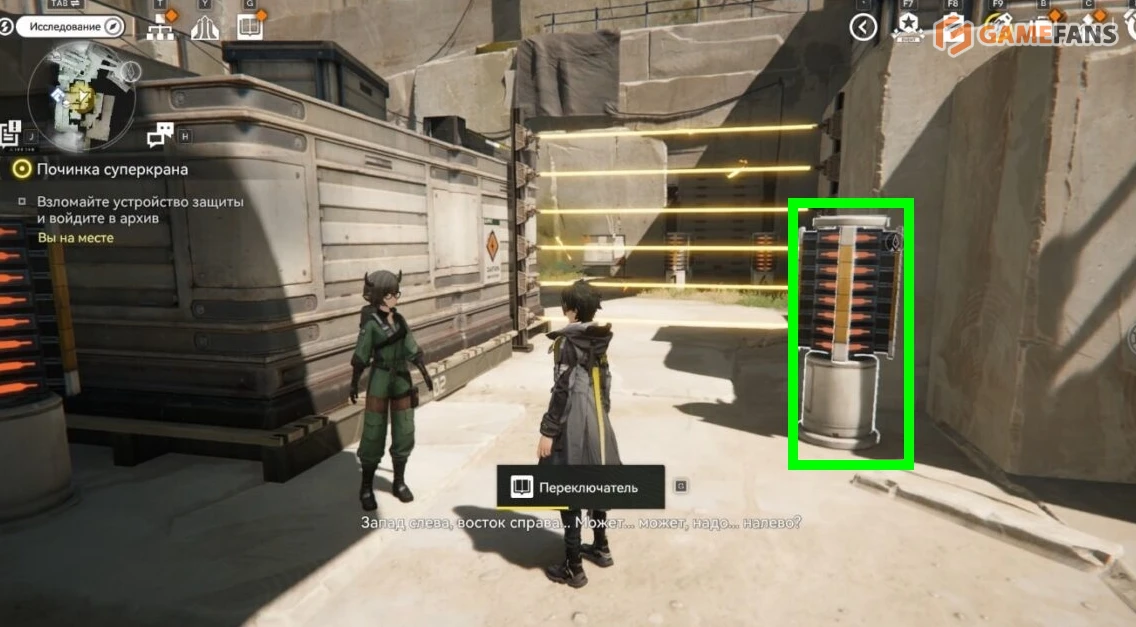Click the three-pillar icon in top bar
Viewport: 1136px width, 627px height.
[x=205, y=28]
